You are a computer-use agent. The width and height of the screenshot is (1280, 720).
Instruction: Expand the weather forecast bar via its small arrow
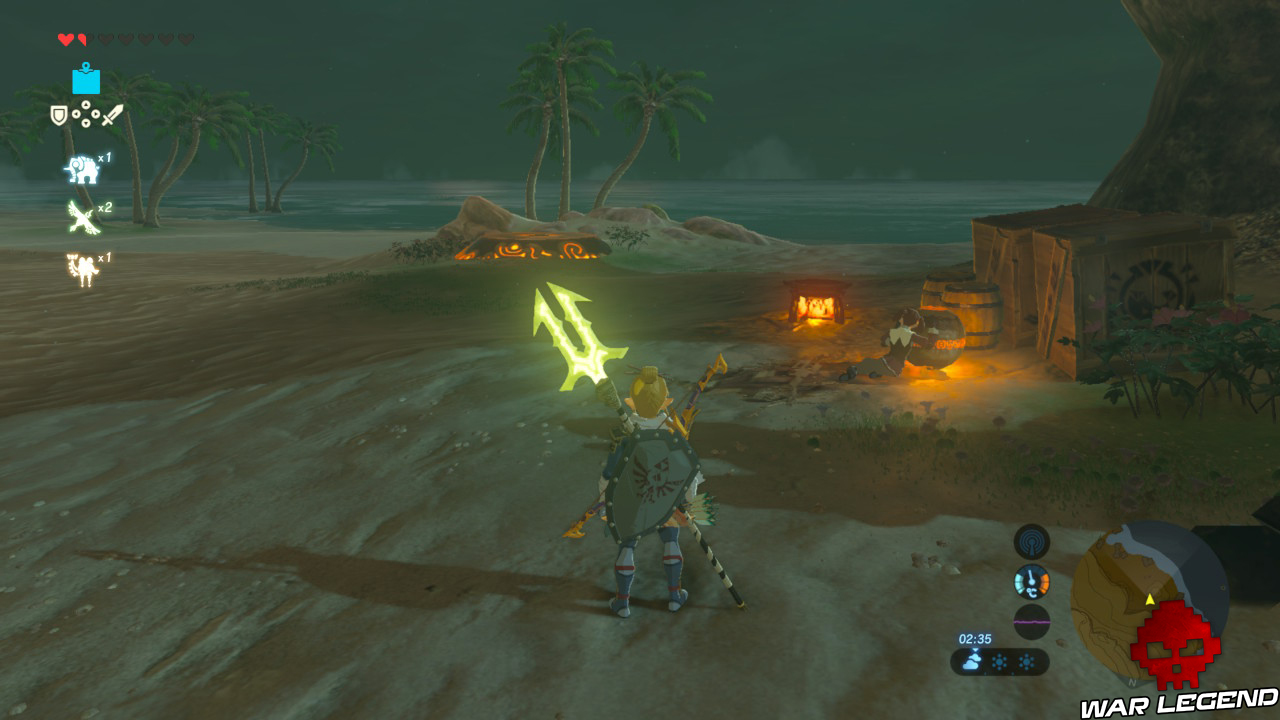pos(975,649)
